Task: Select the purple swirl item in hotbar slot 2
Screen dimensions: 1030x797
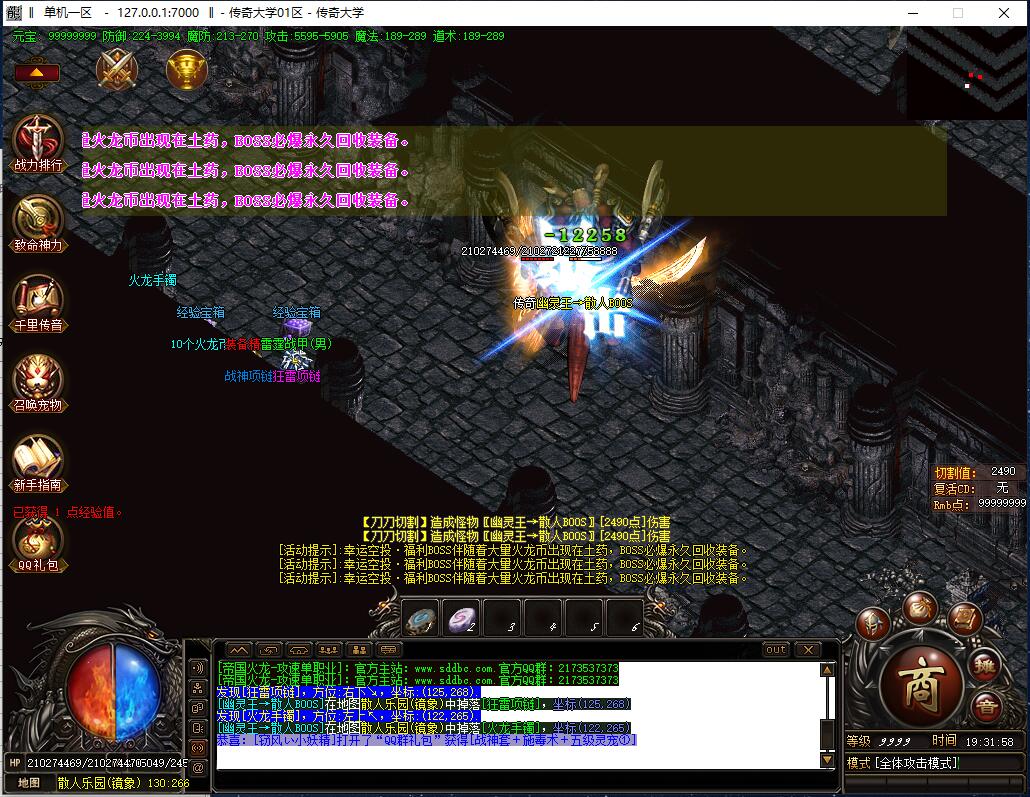Action: point(463,619)
